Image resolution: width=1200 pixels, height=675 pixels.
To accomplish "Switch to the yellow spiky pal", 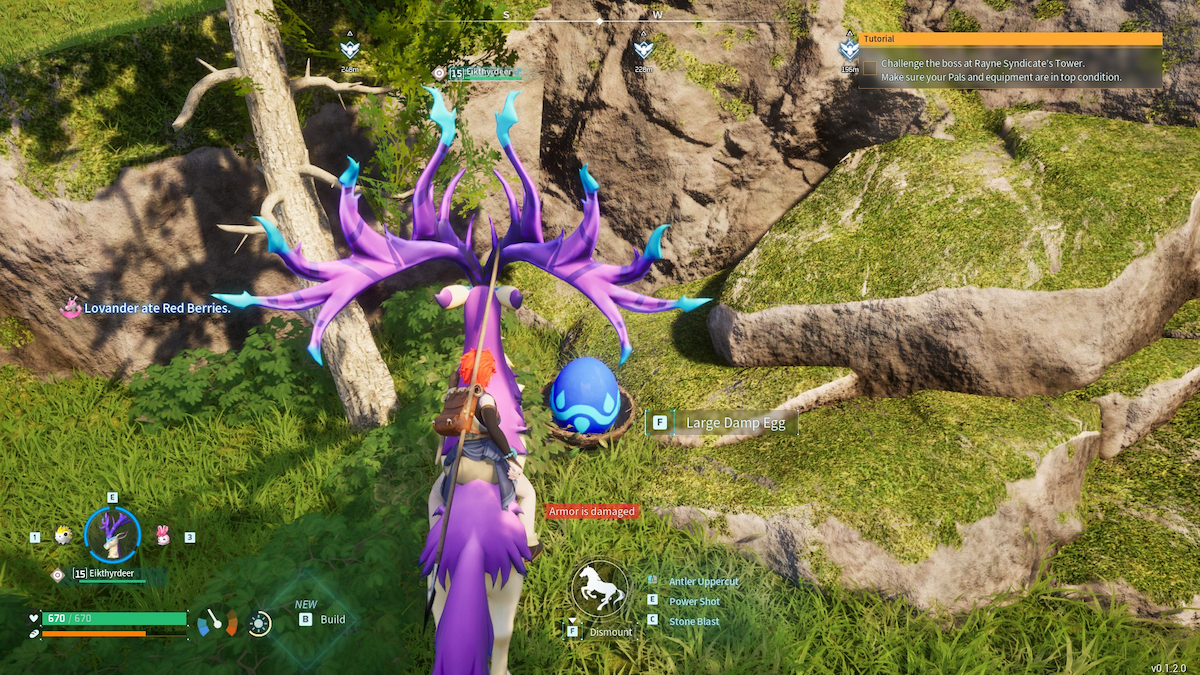I will [62, 536].
